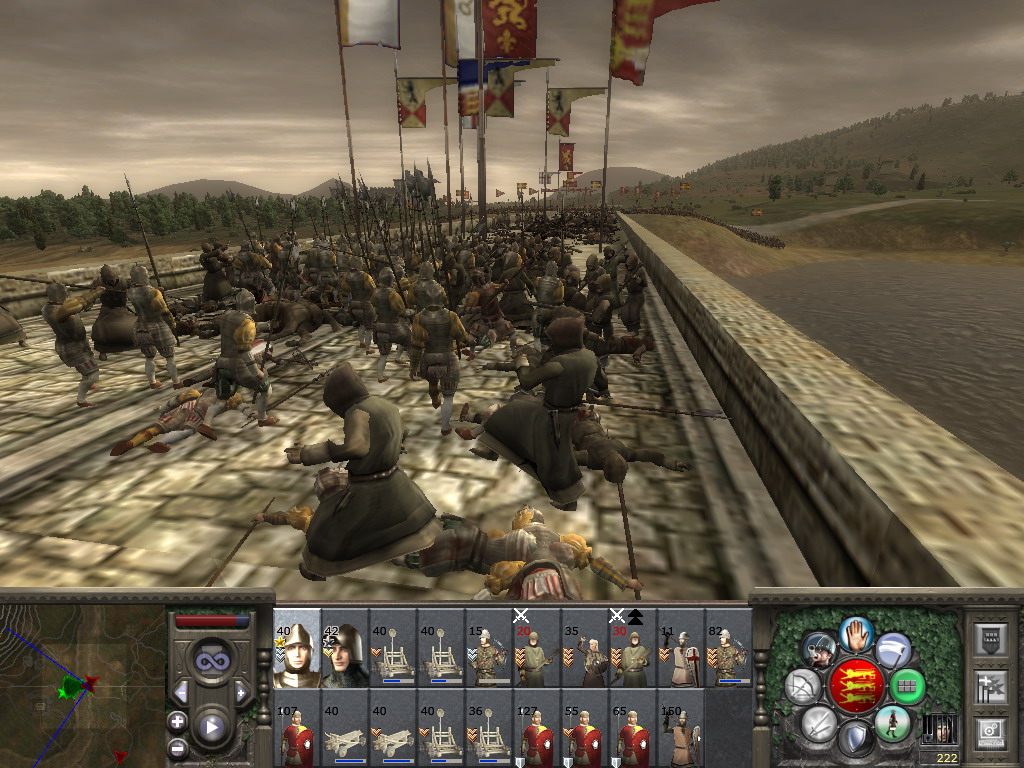Toggle fire at will bow icon
This screenshot has height=768, width=1024.
(x=803, y=686)
